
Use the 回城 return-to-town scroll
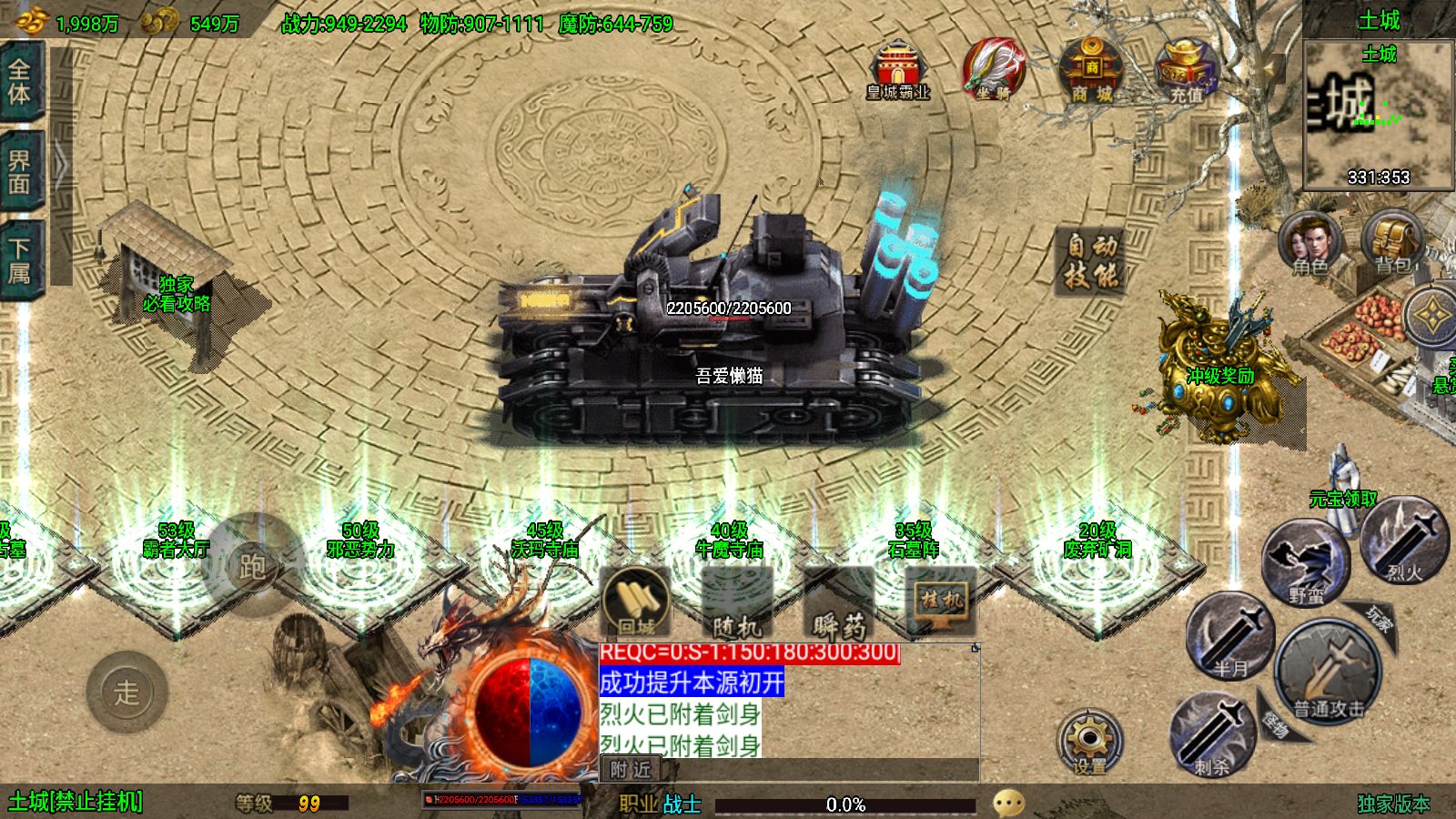point(636,601)
